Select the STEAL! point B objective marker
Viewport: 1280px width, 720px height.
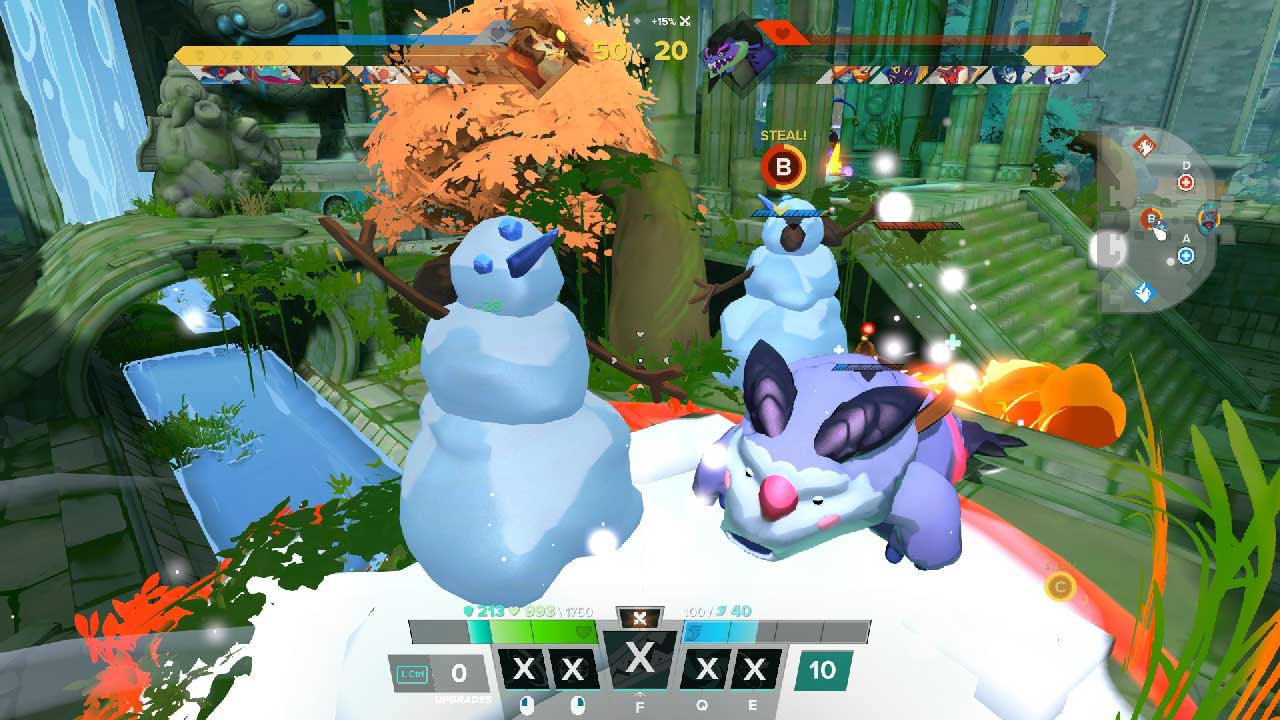[x=783, y=167]
